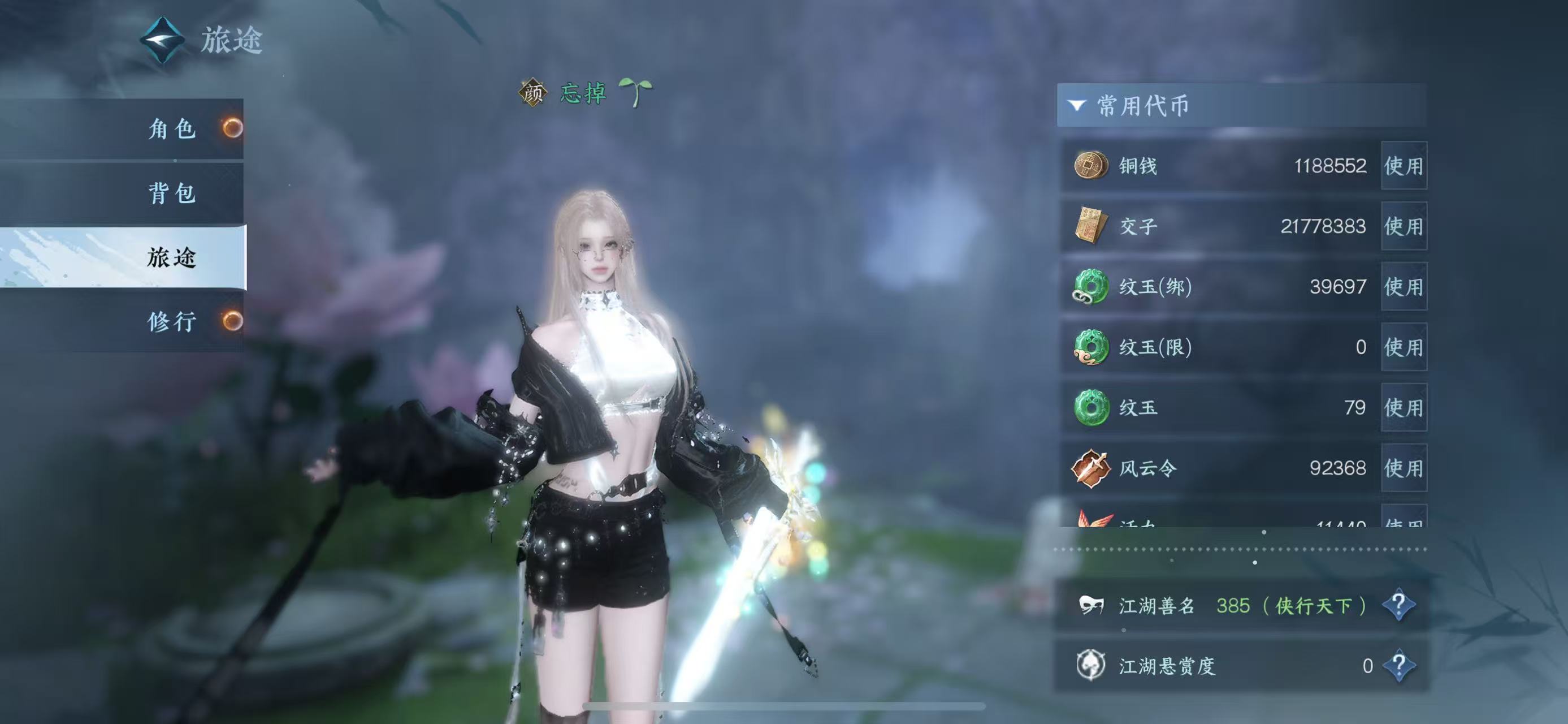The width and height of the screenshot is (1568, 724).
Task: Open the 背包 tab
Action: pos(172,193)
